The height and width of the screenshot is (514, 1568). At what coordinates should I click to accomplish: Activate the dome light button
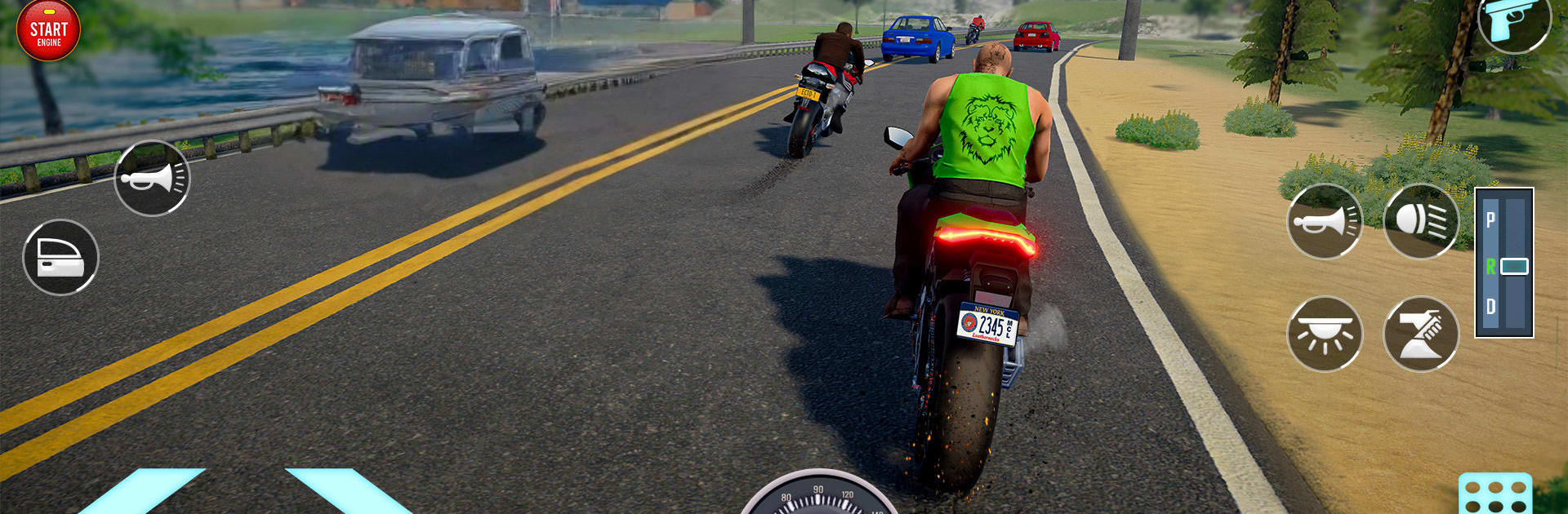pos(1325,334)
